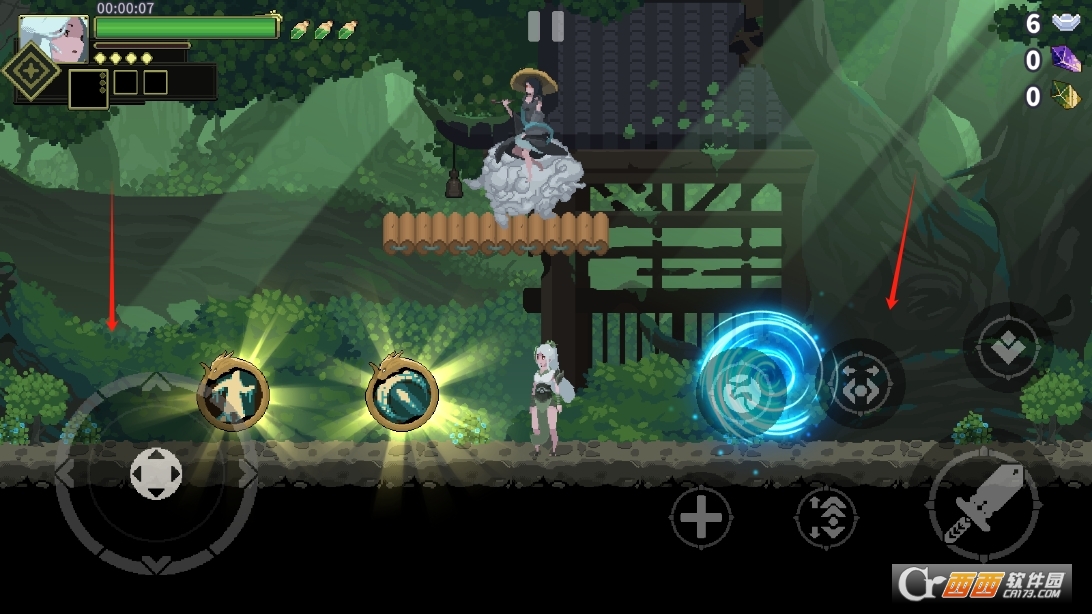Tap the left-right arrows dodge button
This screenshot has height=614, width=1092.
(863, 384)
